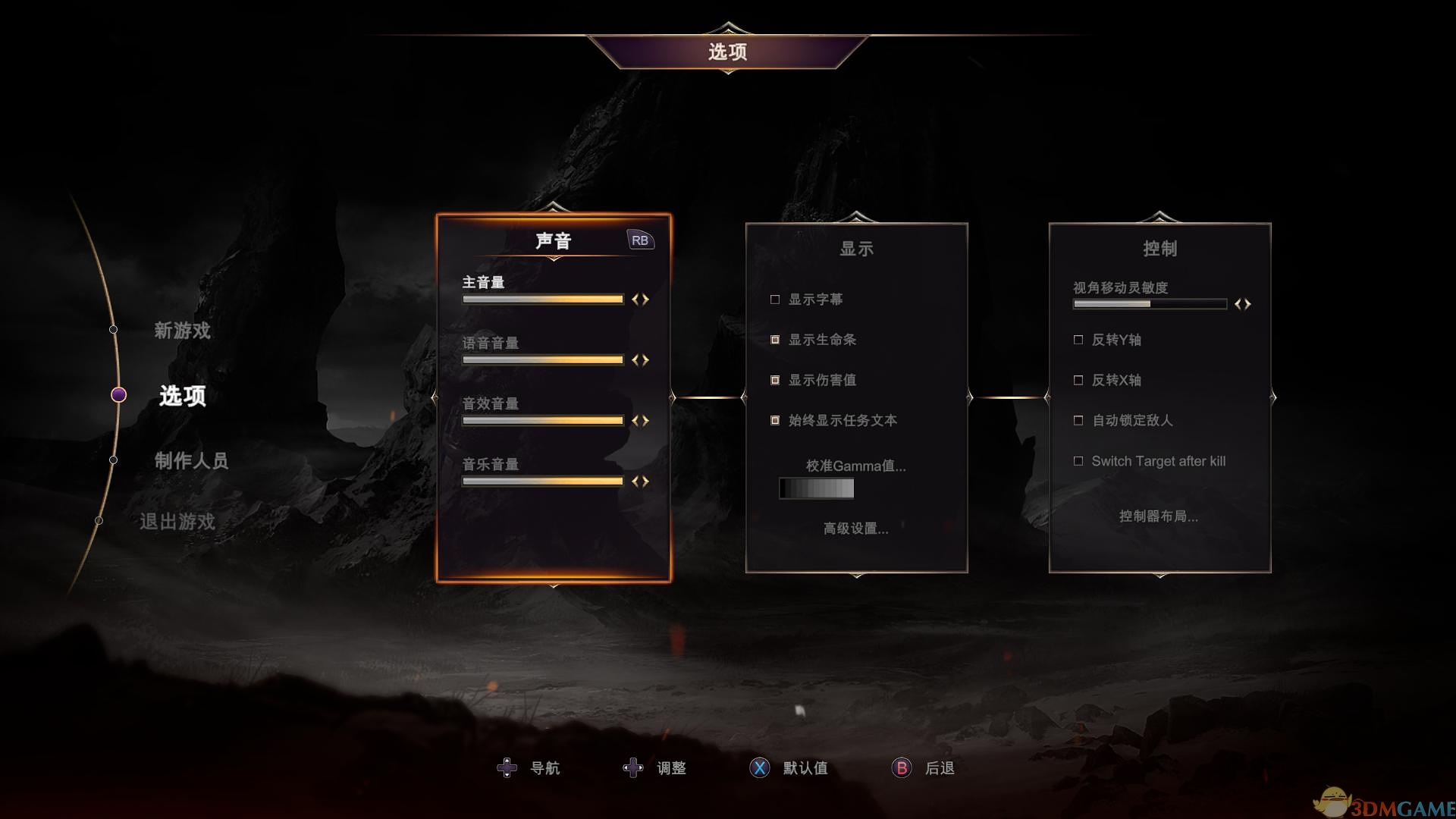Uncheck Switch Target after kill
The width and height of the screenshot is (1456, 819).
coord(1078,460)
